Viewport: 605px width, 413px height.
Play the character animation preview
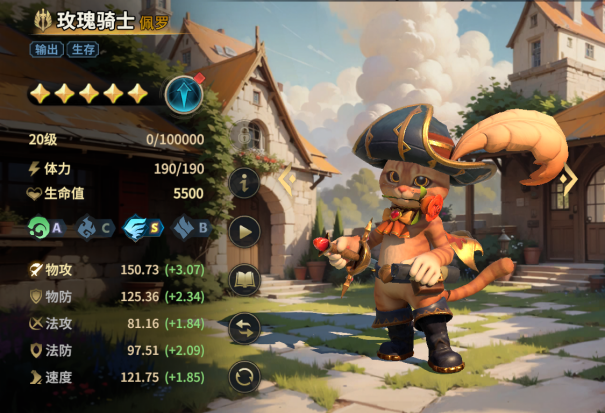pyautogui.click(x=245, y=231)
